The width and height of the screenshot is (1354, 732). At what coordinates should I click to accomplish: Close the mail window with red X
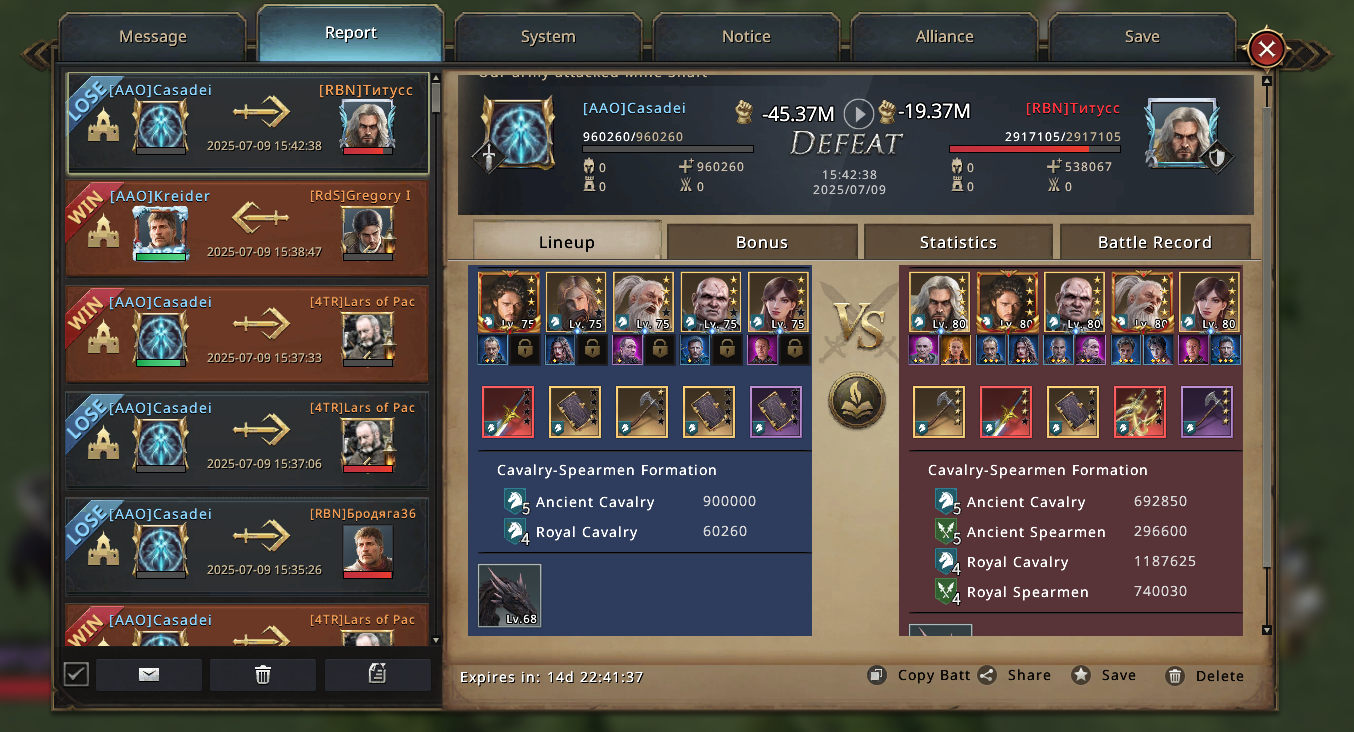pyautogui.click(x=1266, y=49)
